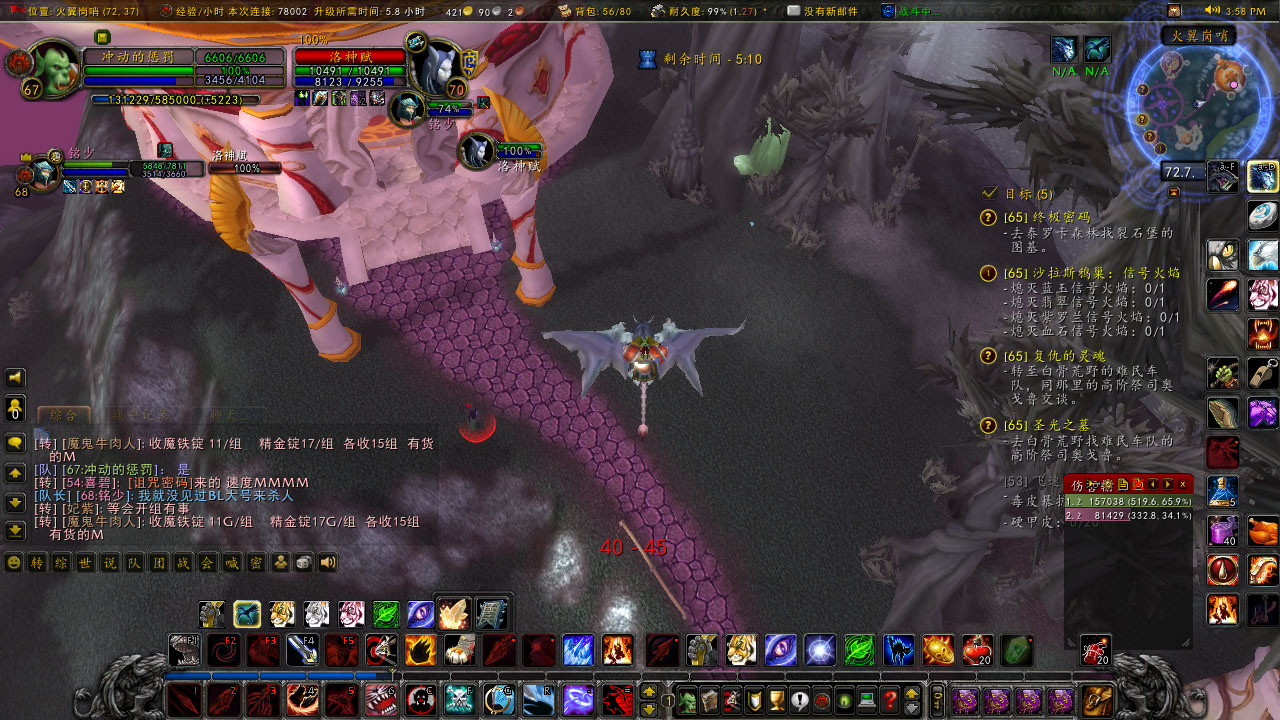Click the yellow page-up arrow on the action bar
Screen dimensions: 1280x720
click(x=649, y=692)
